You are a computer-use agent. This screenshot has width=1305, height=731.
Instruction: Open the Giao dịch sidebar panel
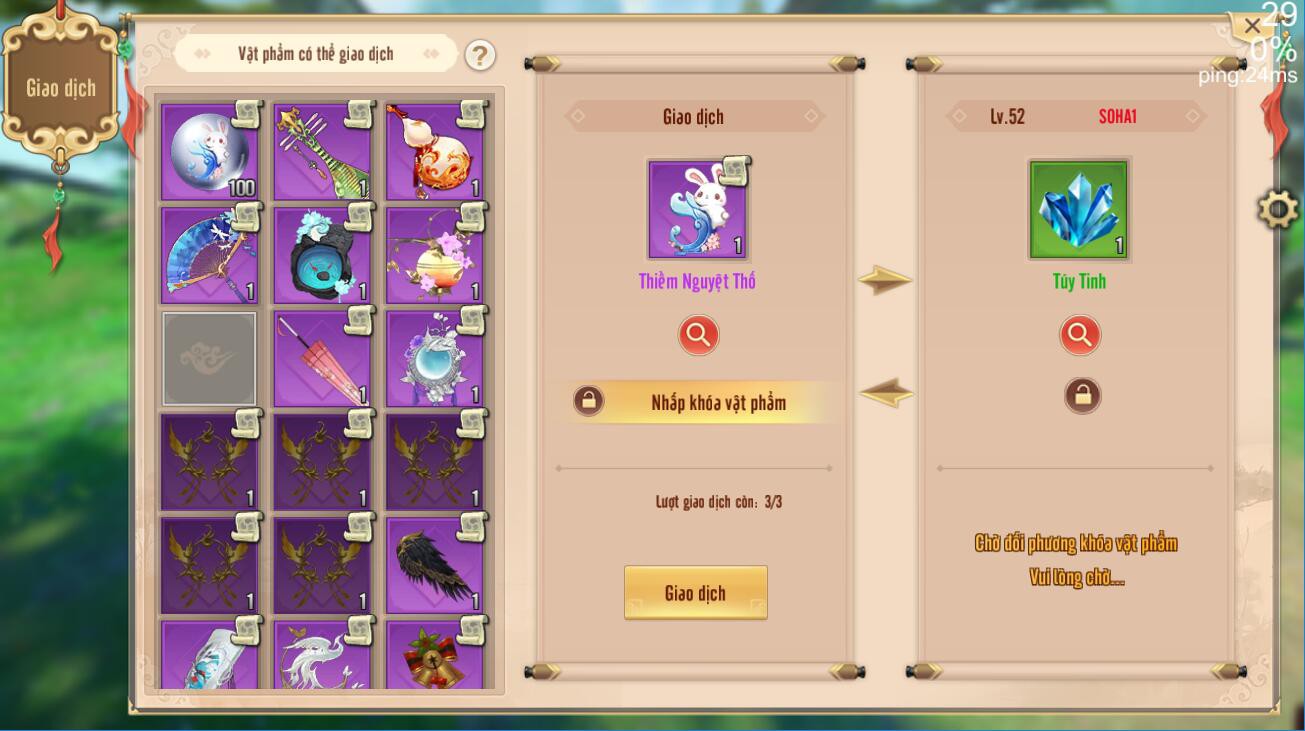click(62, 87)
